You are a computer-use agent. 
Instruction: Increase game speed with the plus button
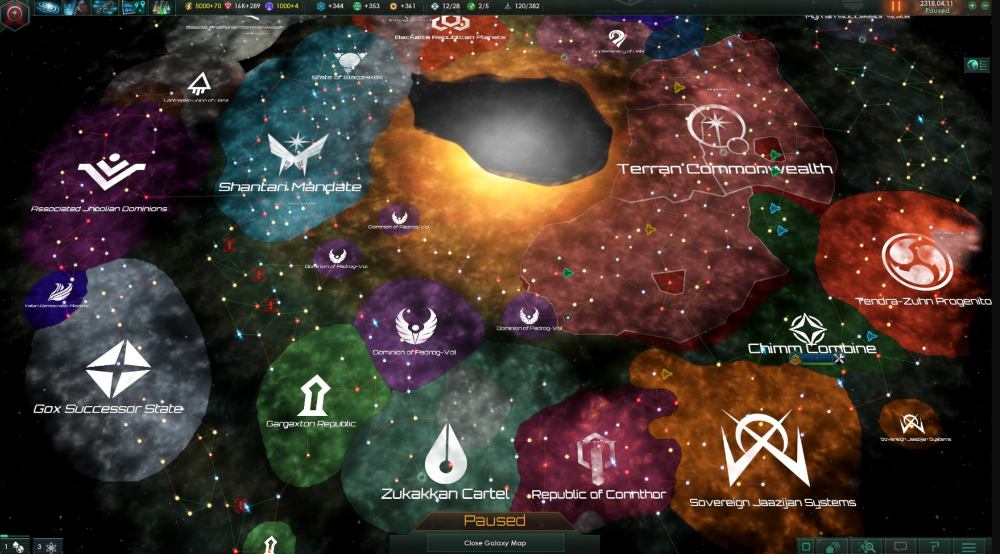tap(970, 6)
